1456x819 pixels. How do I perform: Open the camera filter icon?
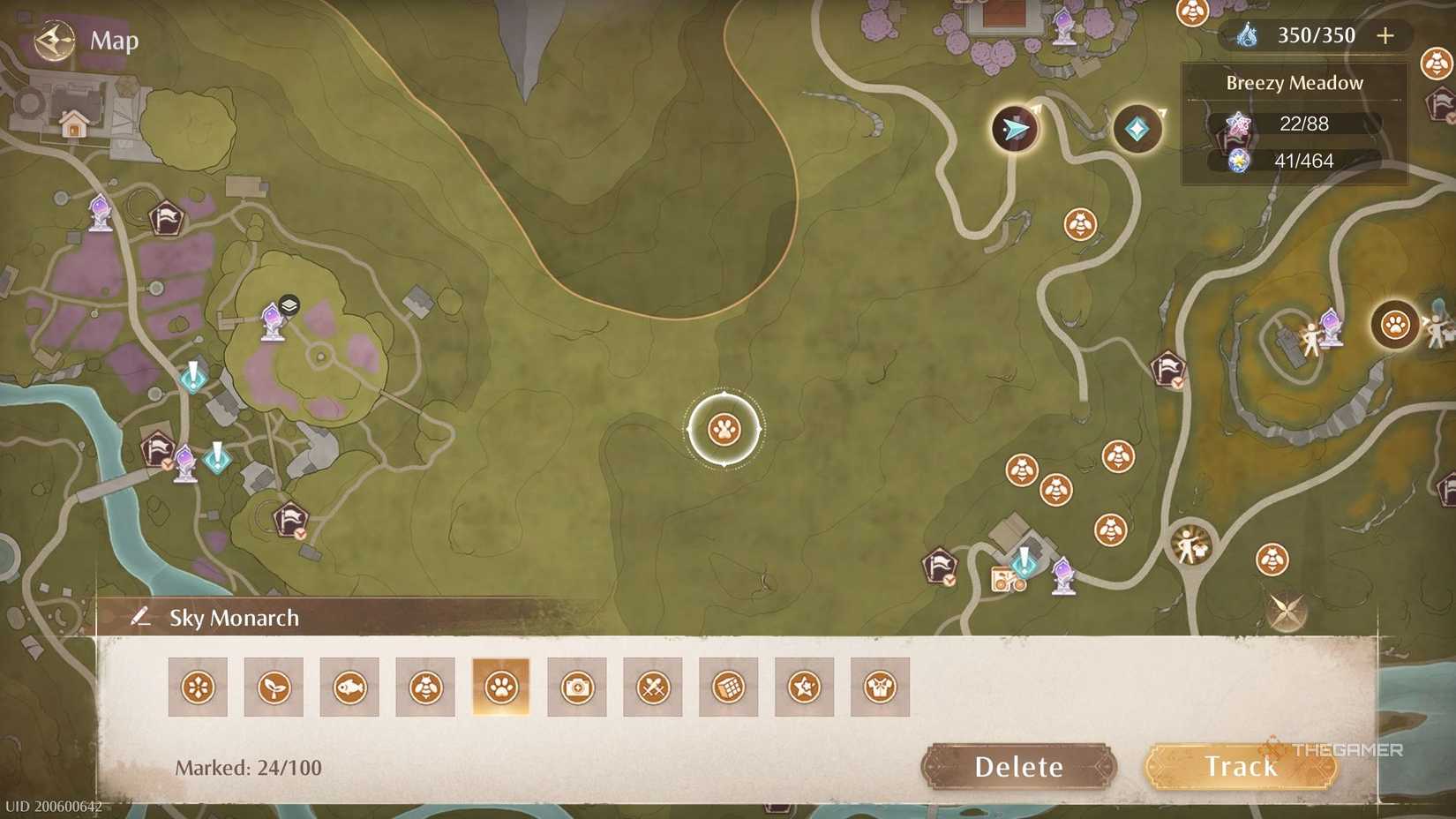pos(577,687)
